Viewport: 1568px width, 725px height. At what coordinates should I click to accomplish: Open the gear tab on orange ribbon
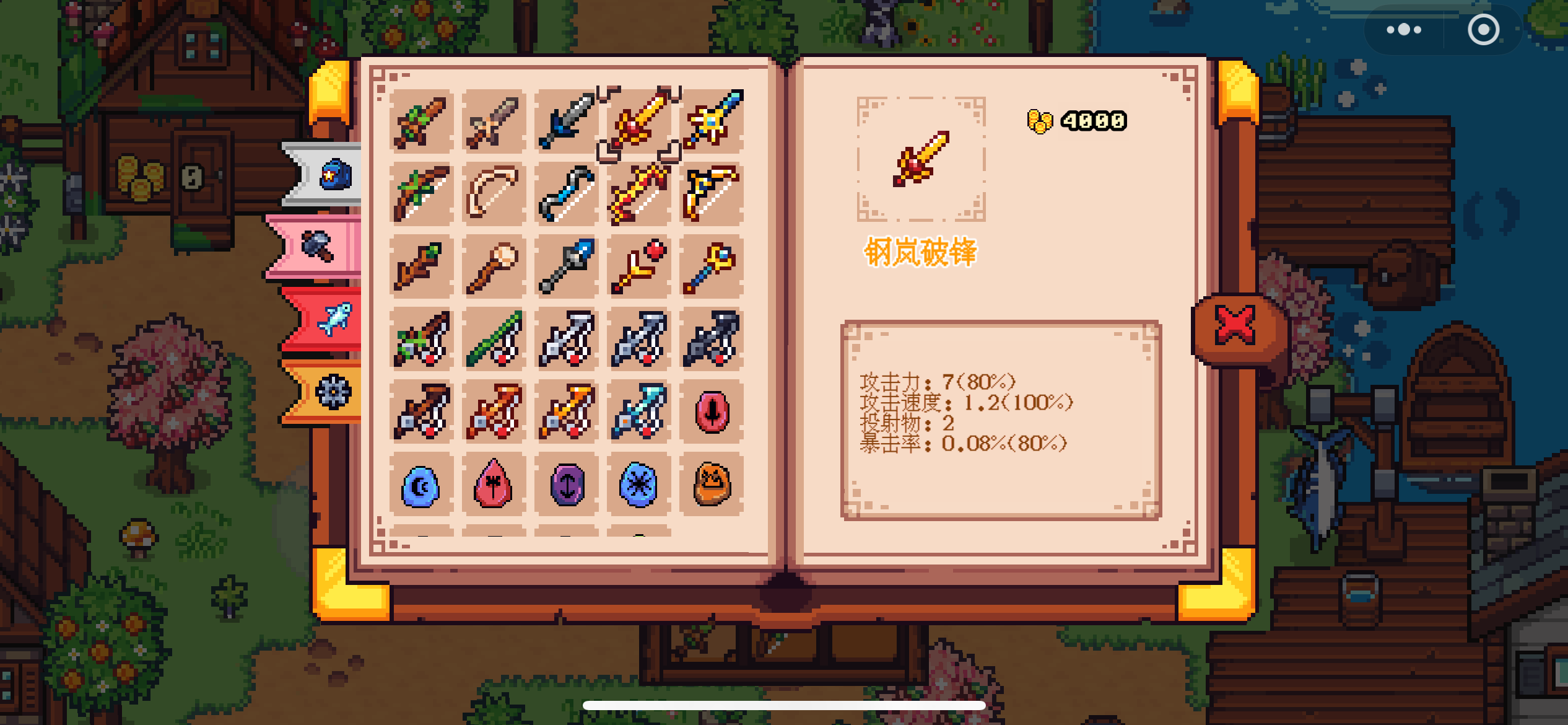click(333, 392)
